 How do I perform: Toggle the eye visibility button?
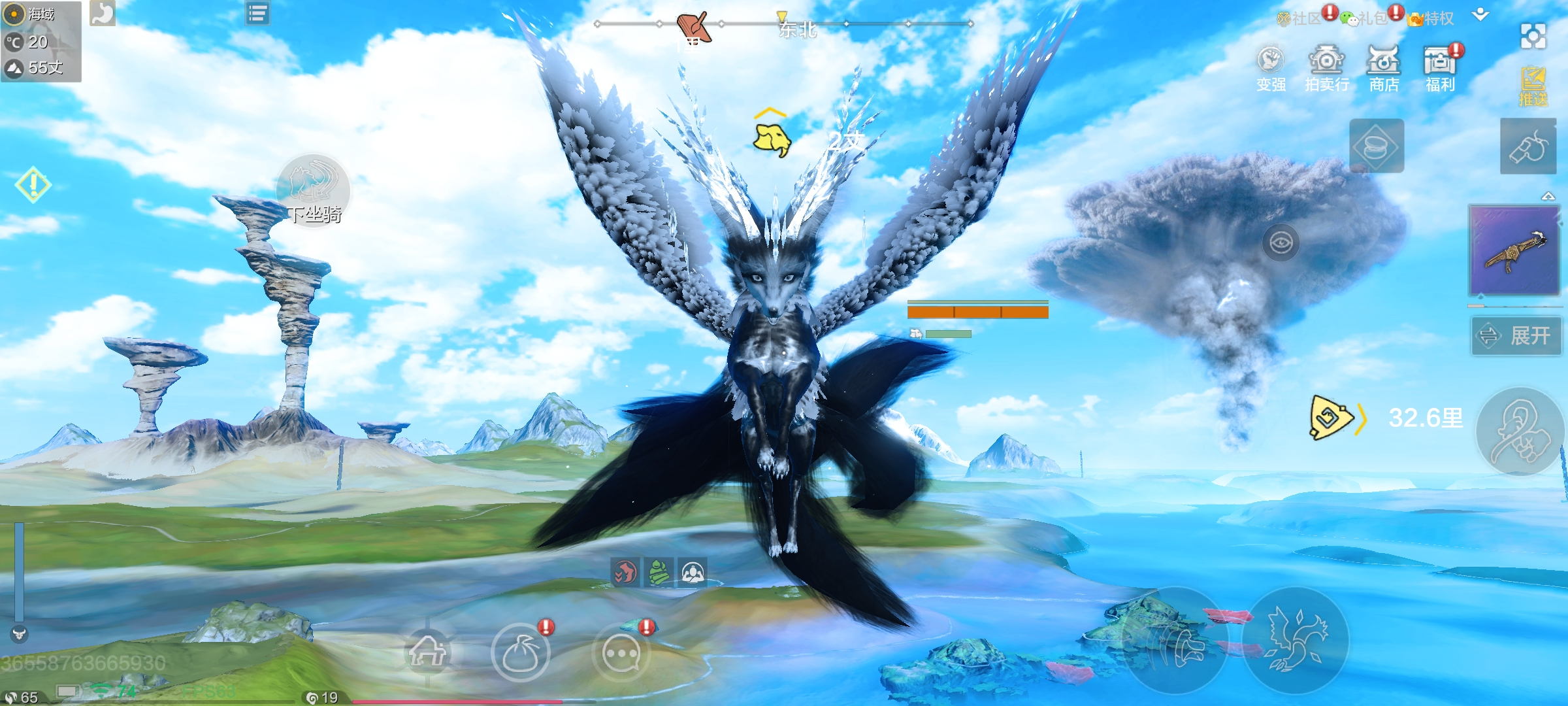coord(1281,243)
